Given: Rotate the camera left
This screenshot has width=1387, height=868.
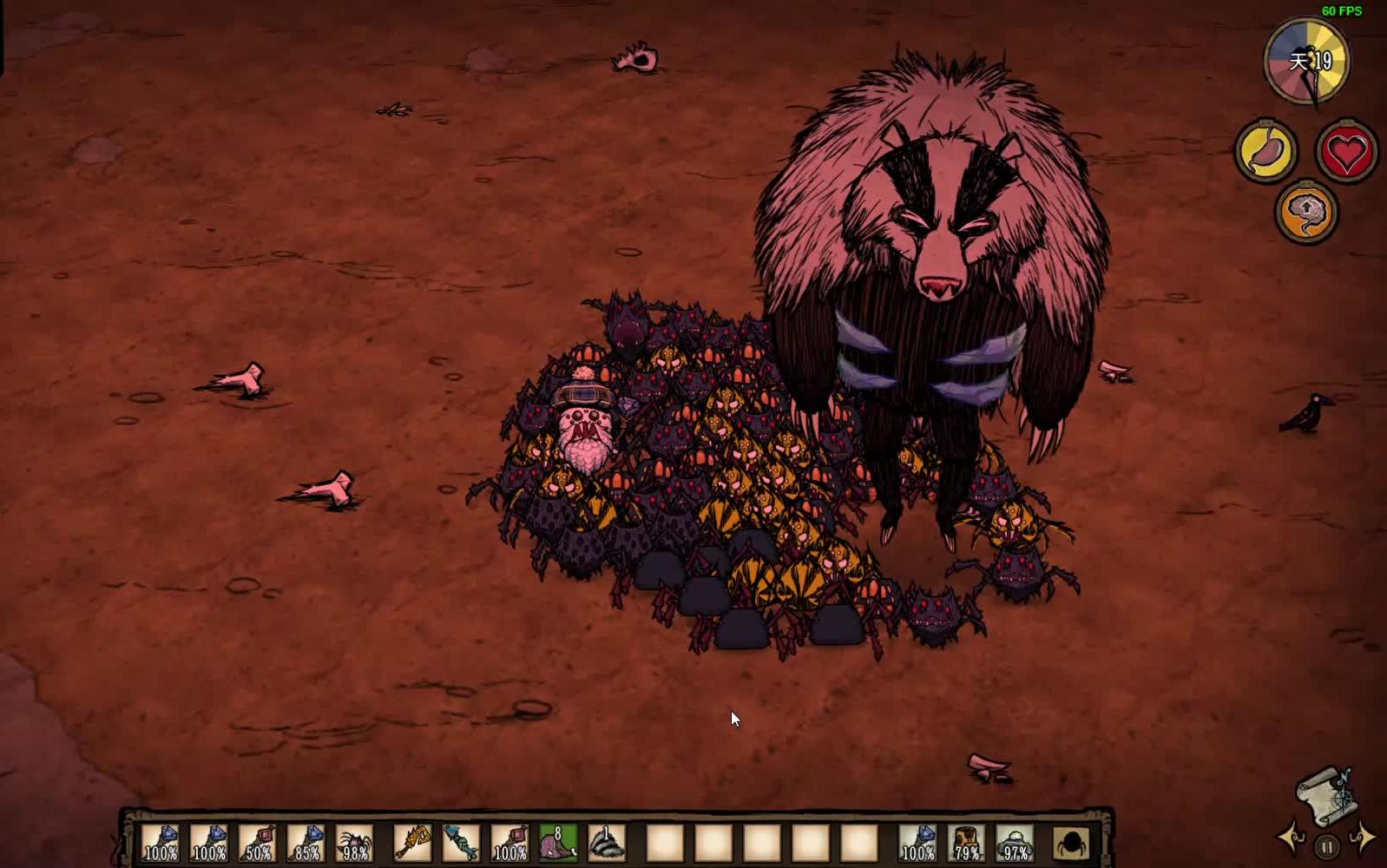Looking at the screenshot, I should (x=1291, y=838).
